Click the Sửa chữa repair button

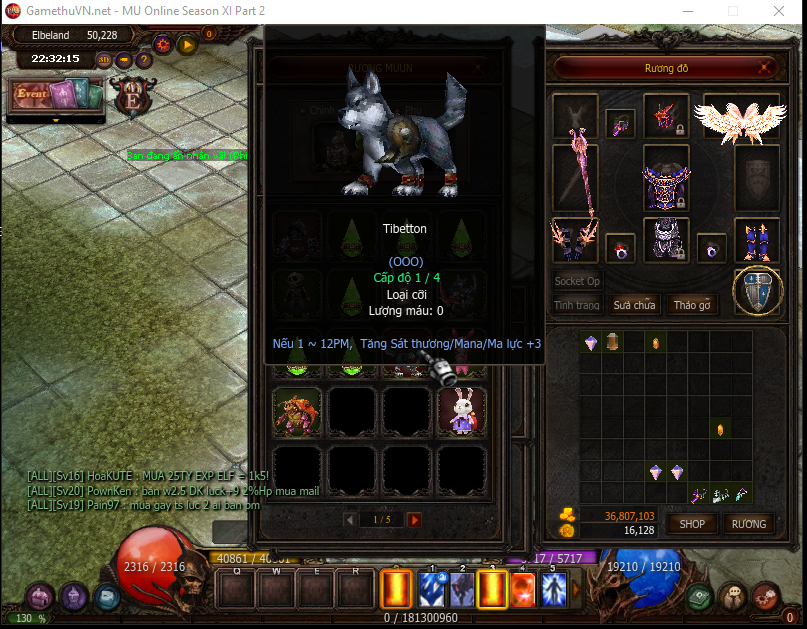(635, 305)
